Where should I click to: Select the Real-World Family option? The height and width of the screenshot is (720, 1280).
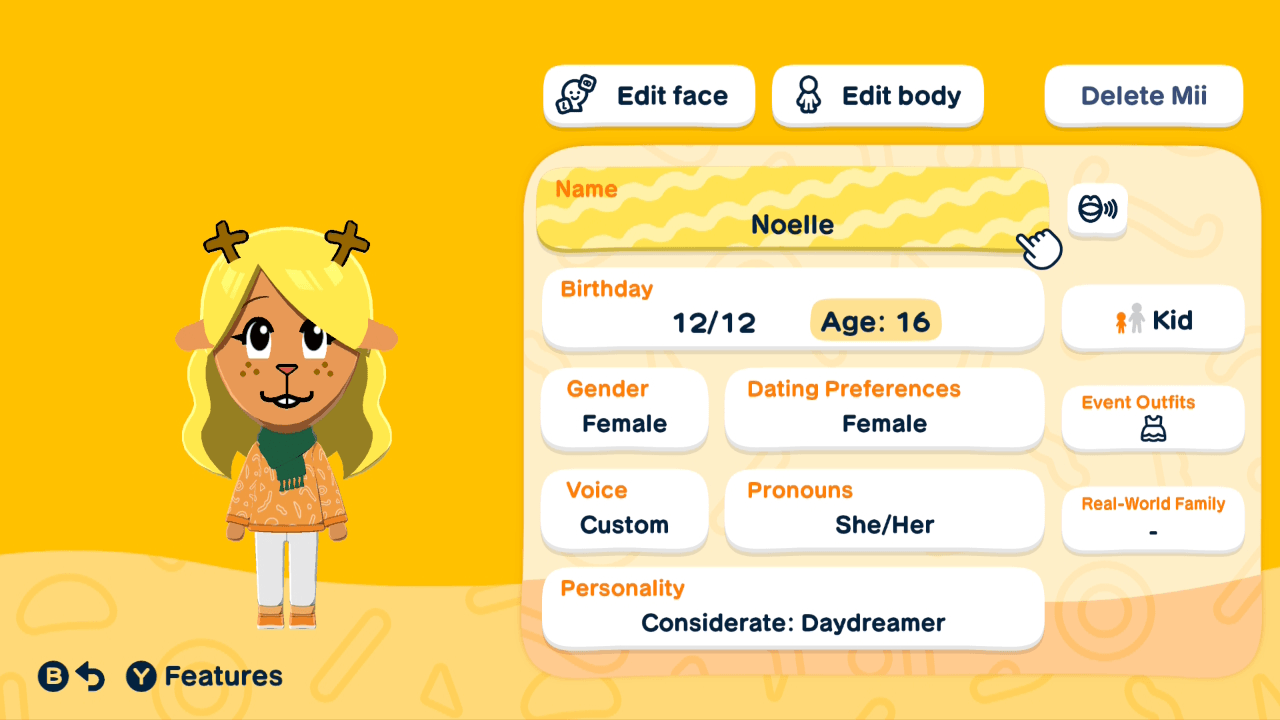coord(1152,518)
